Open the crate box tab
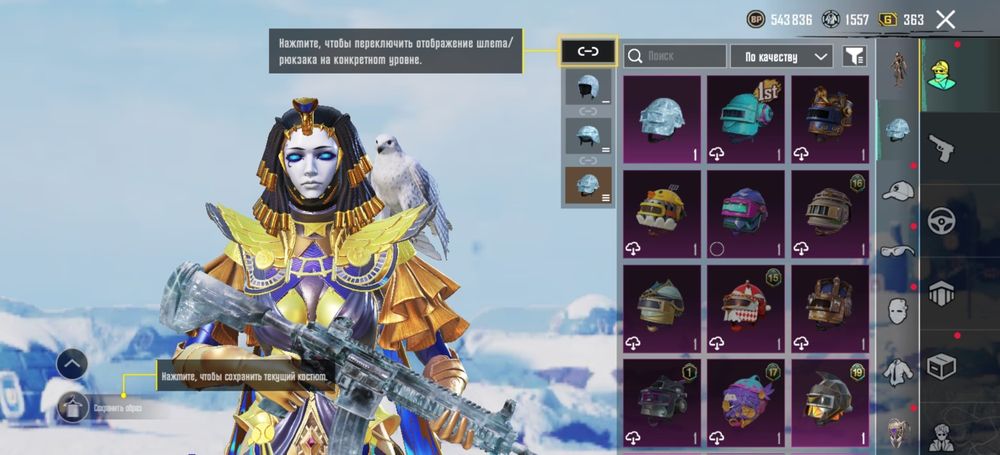 coord(941,366)
